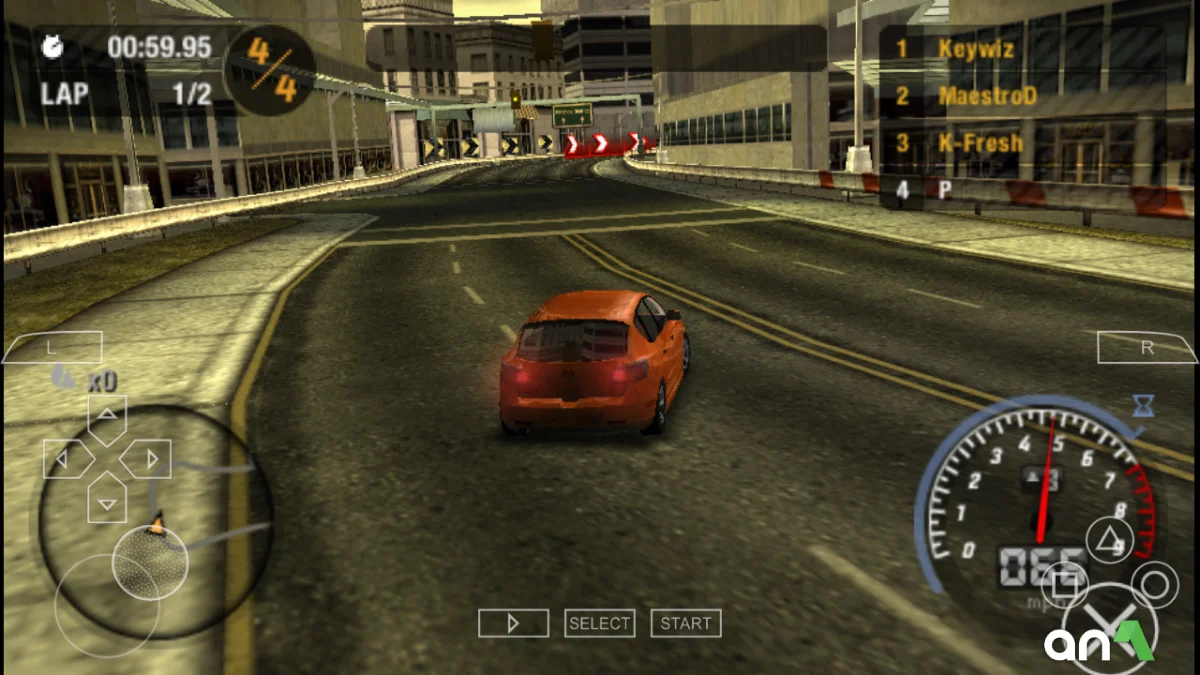
Task: Tap the square face button
Action: (1065, 583)
